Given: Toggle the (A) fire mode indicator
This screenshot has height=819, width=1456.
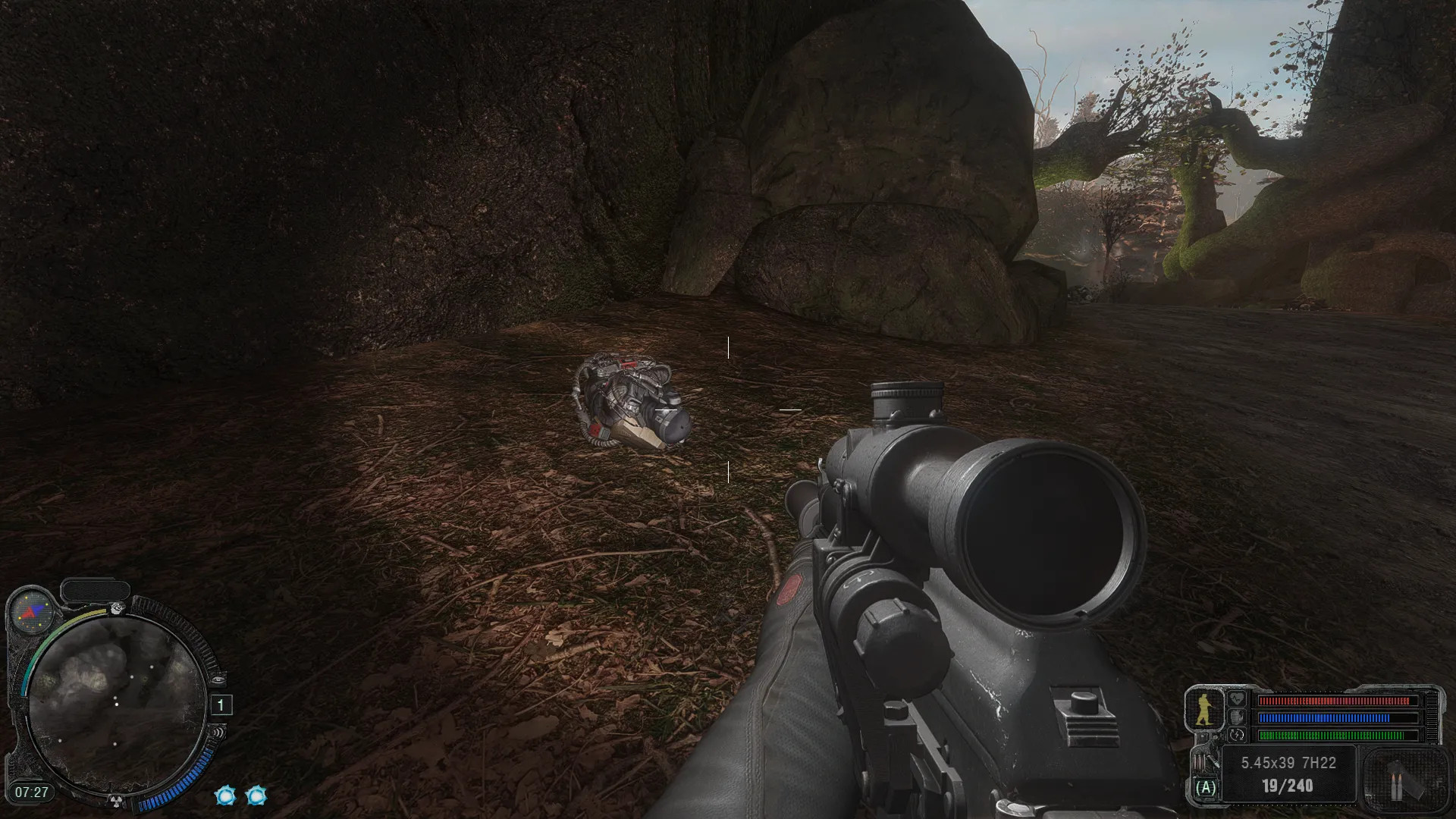Looking at the screenshot, I should 1206,788.
